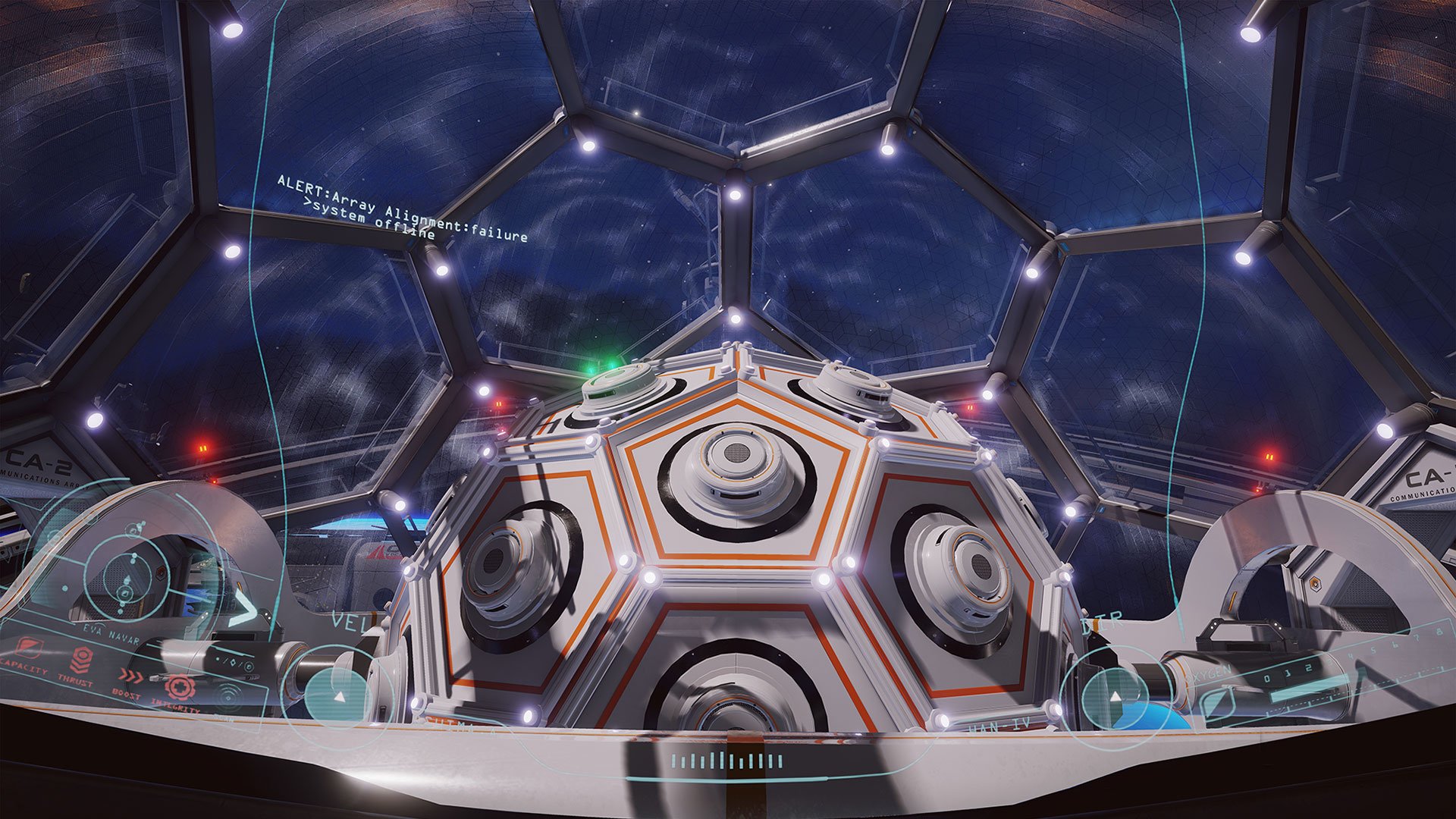Toggle the right suit vent triangle indicator

pos(1115,696)
